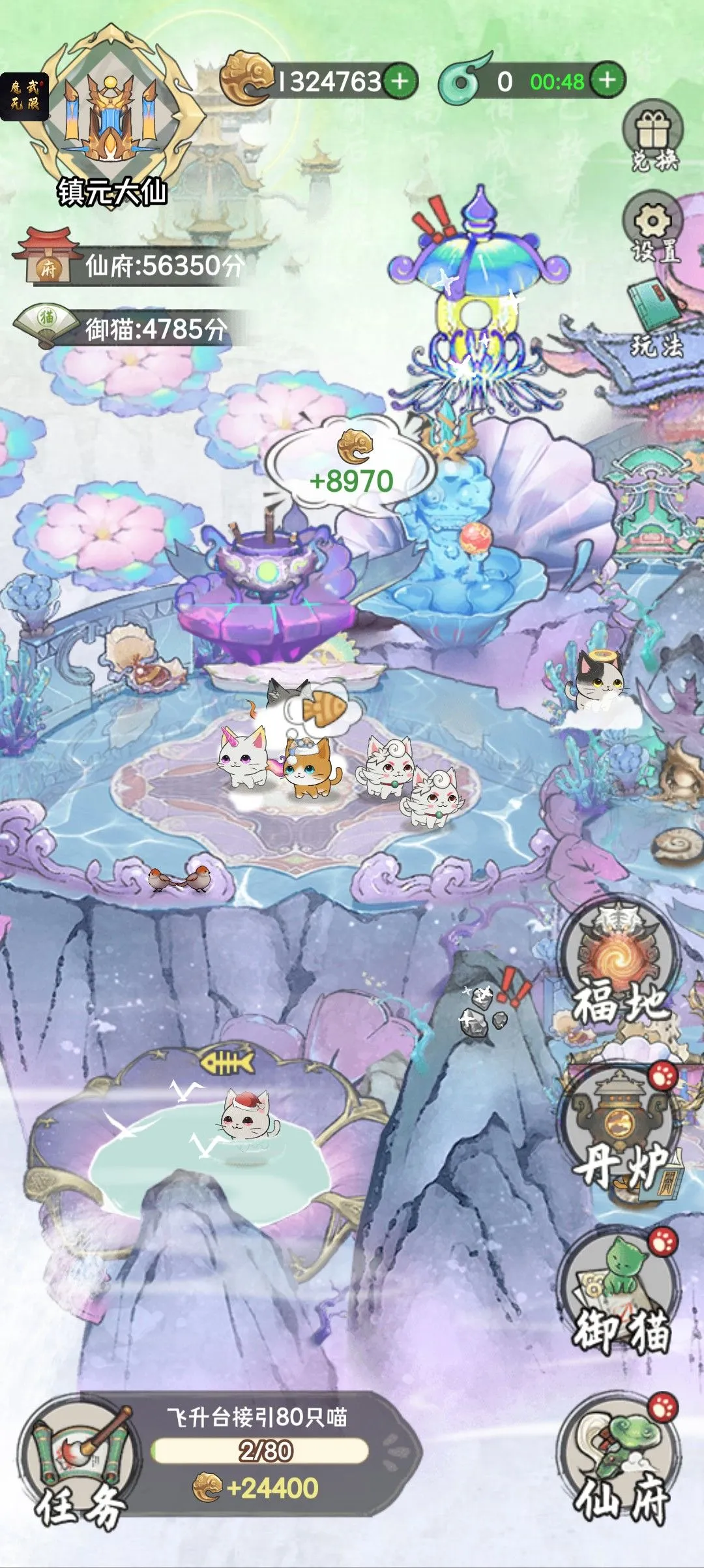
Task: Show the 御猫 score details
Action: tap(124, 328)
